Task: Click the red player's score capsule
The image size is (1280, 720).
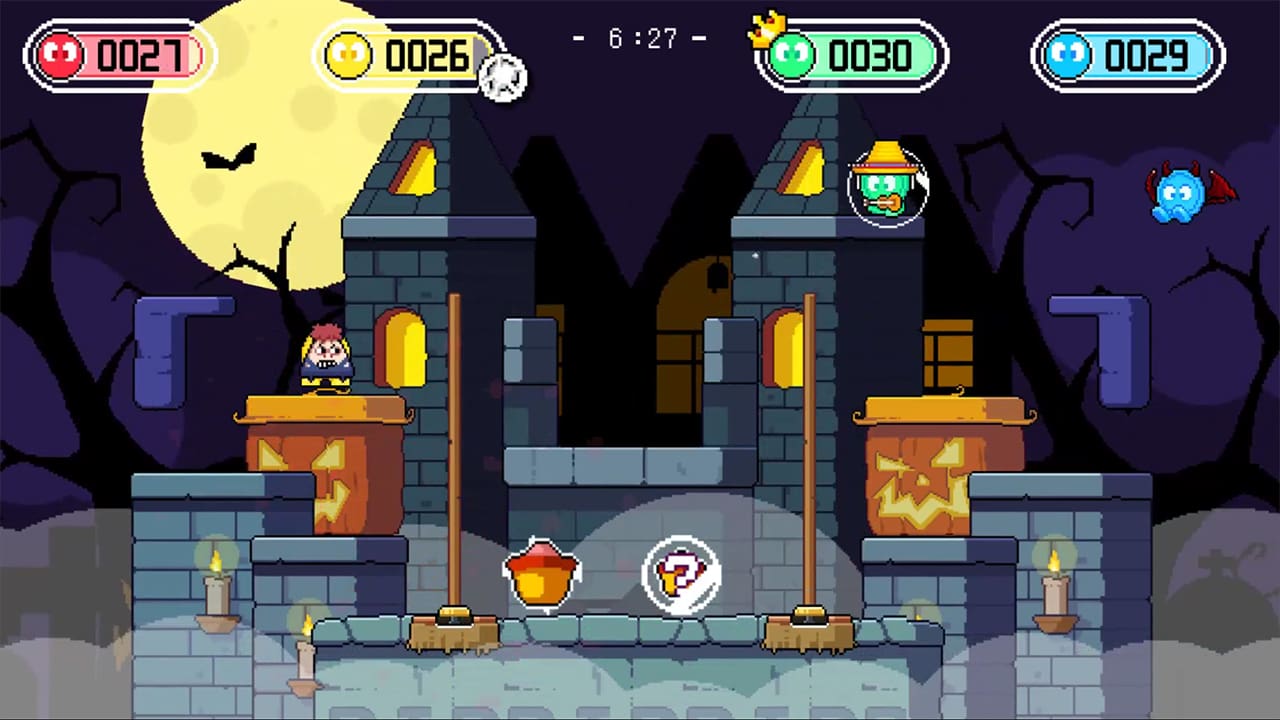Action: pos(118,55)
